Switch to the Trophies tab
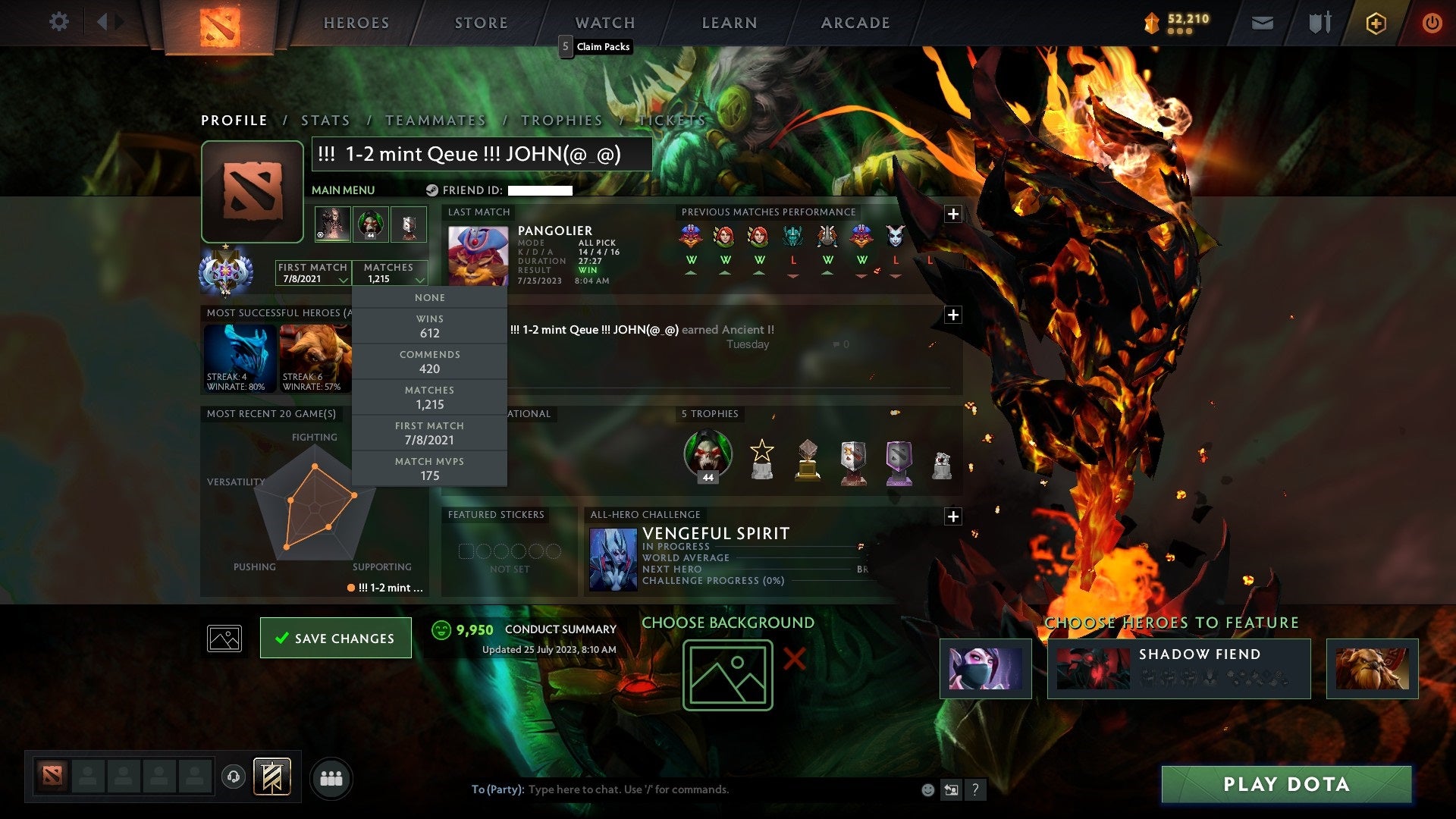 (x=561, y=120)
